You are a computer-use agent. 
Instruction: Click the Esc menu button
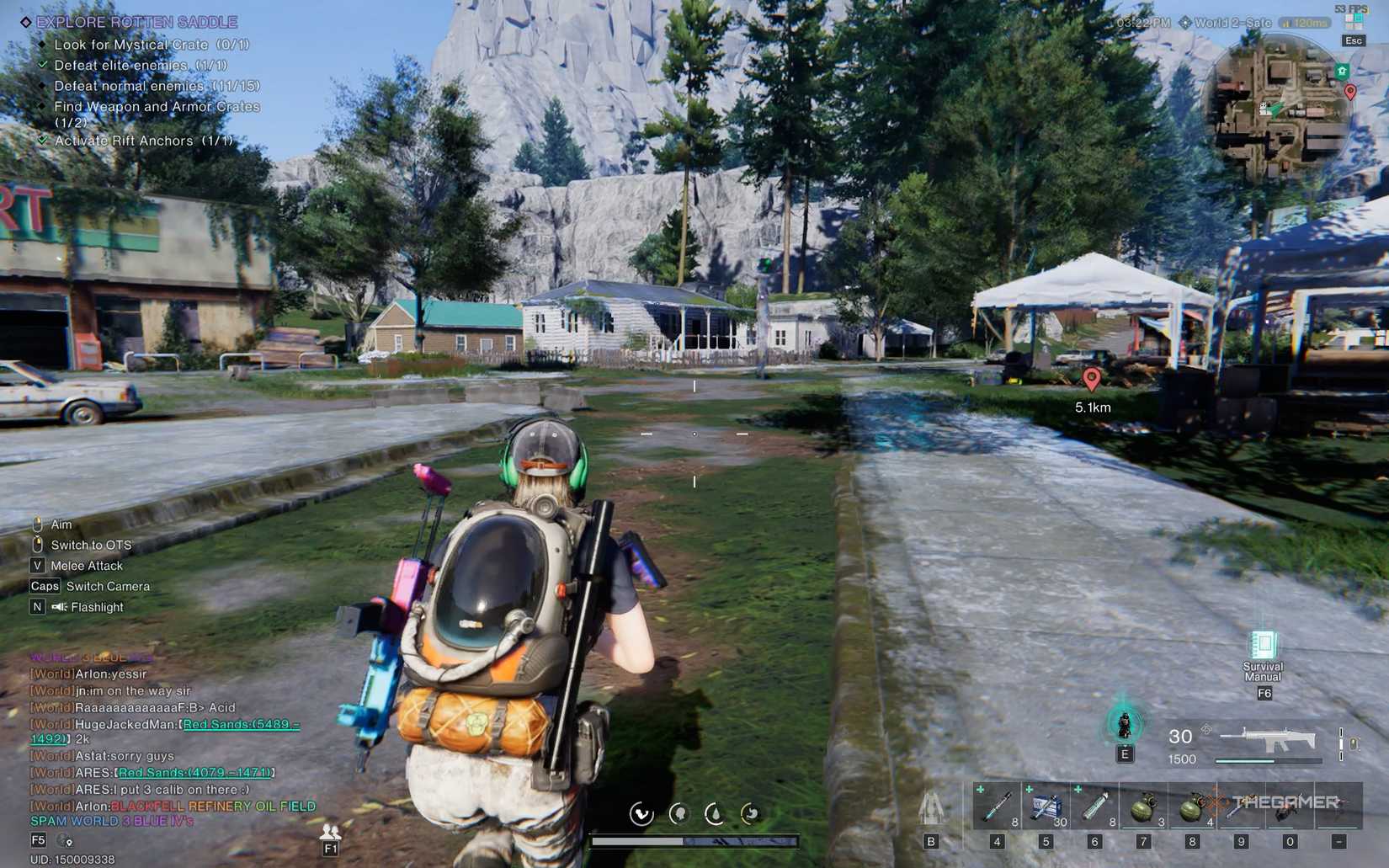pyautogui.click(x=1354, y=40)
